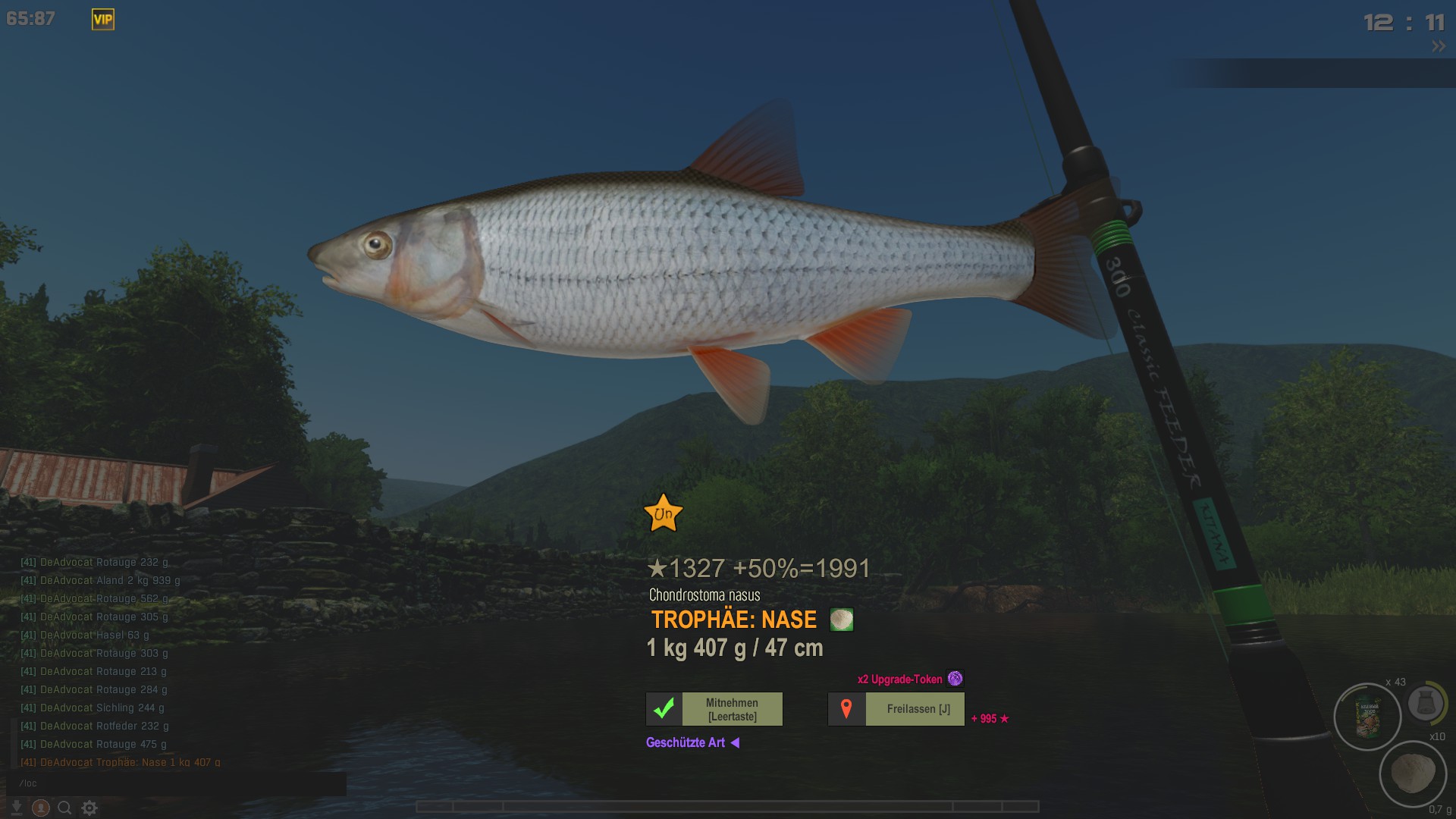Viewport: 1456px width, 819px height.
Task: Select the dough bait slot
Action: (x=1413, y=773)
